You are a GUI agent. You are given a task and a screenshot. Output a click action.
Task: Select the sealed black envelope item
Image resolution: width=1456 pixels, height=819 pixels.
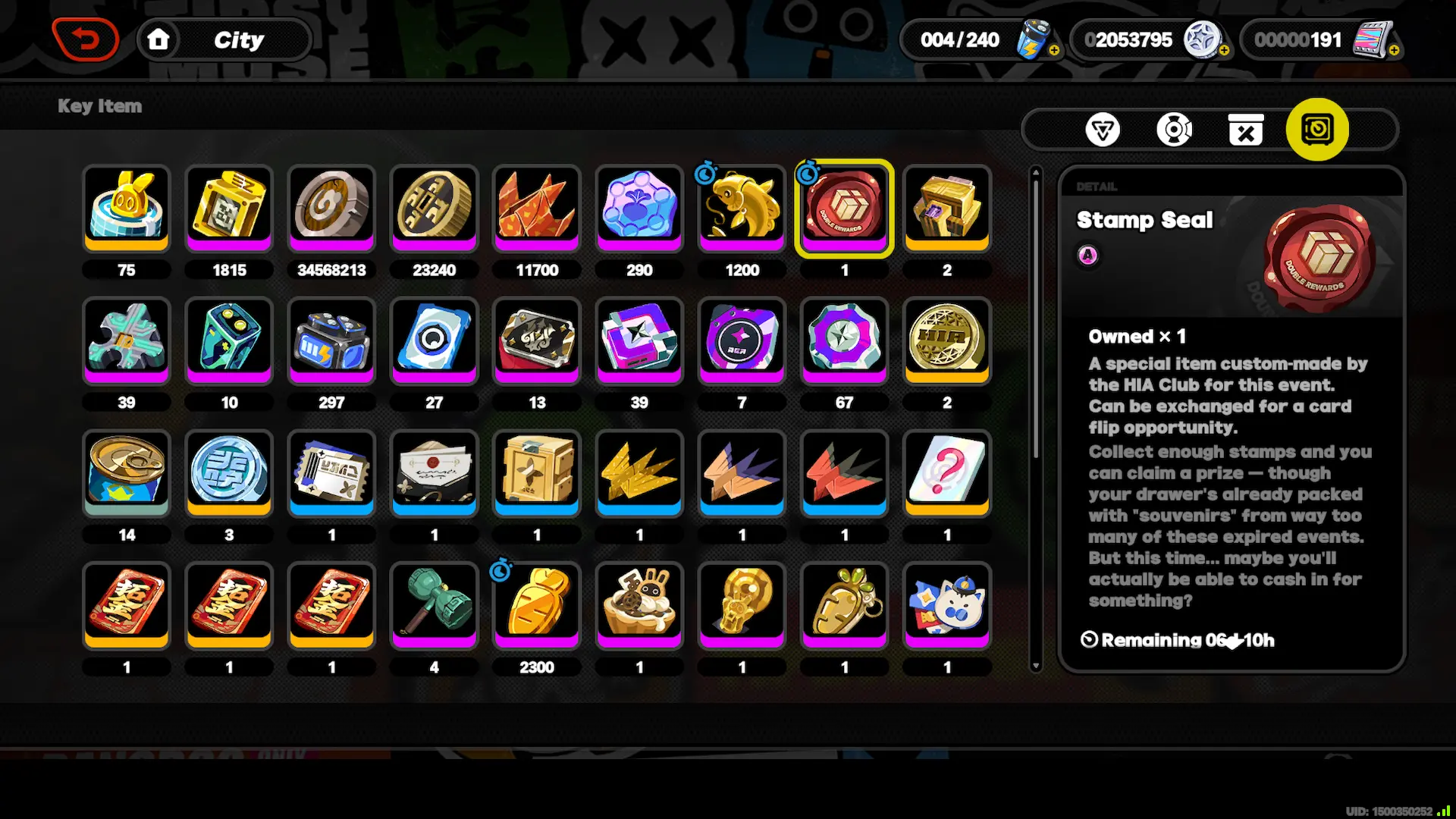434,472
